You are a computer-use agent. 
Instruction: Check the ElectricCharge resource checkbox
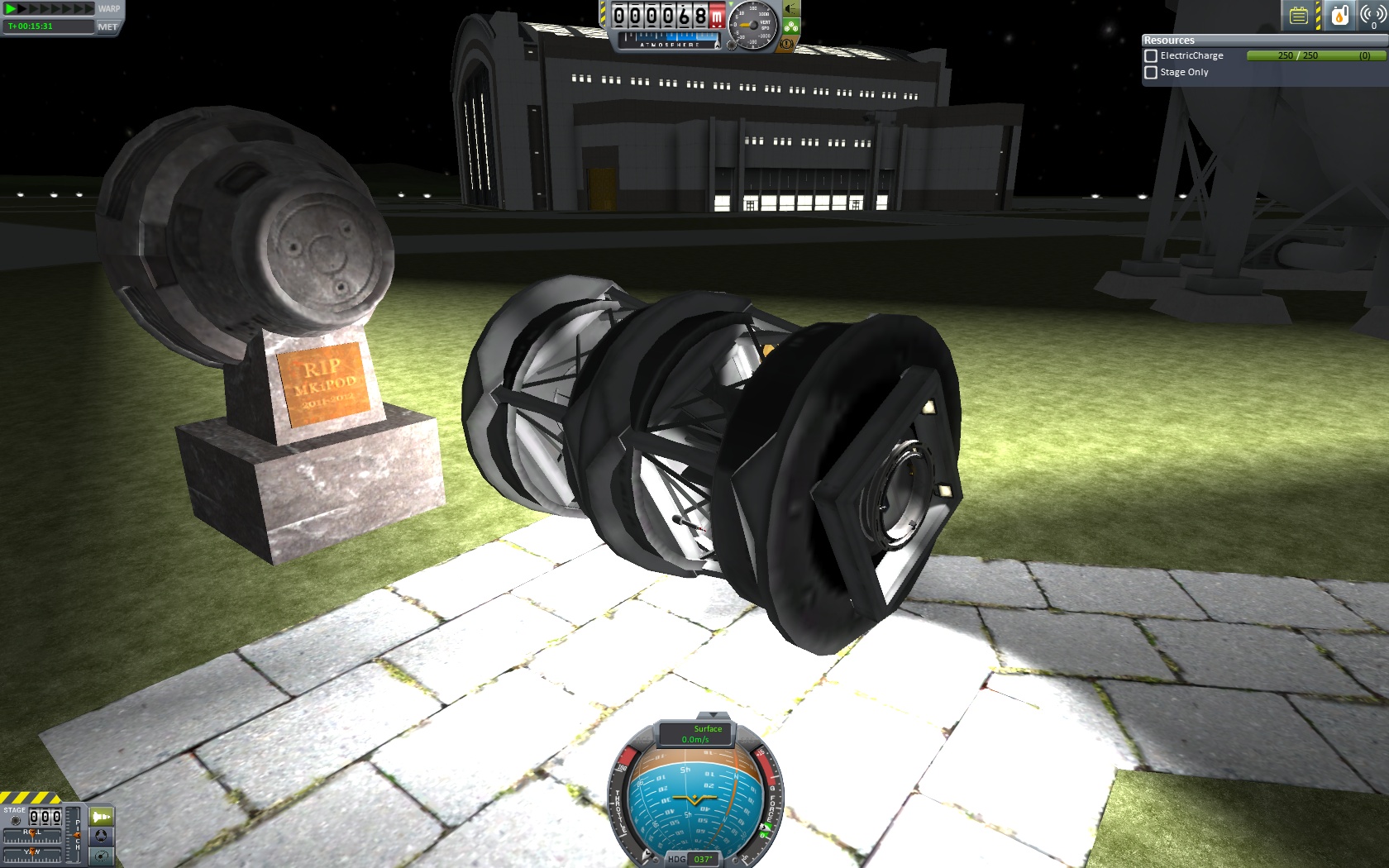point(1150,55)
